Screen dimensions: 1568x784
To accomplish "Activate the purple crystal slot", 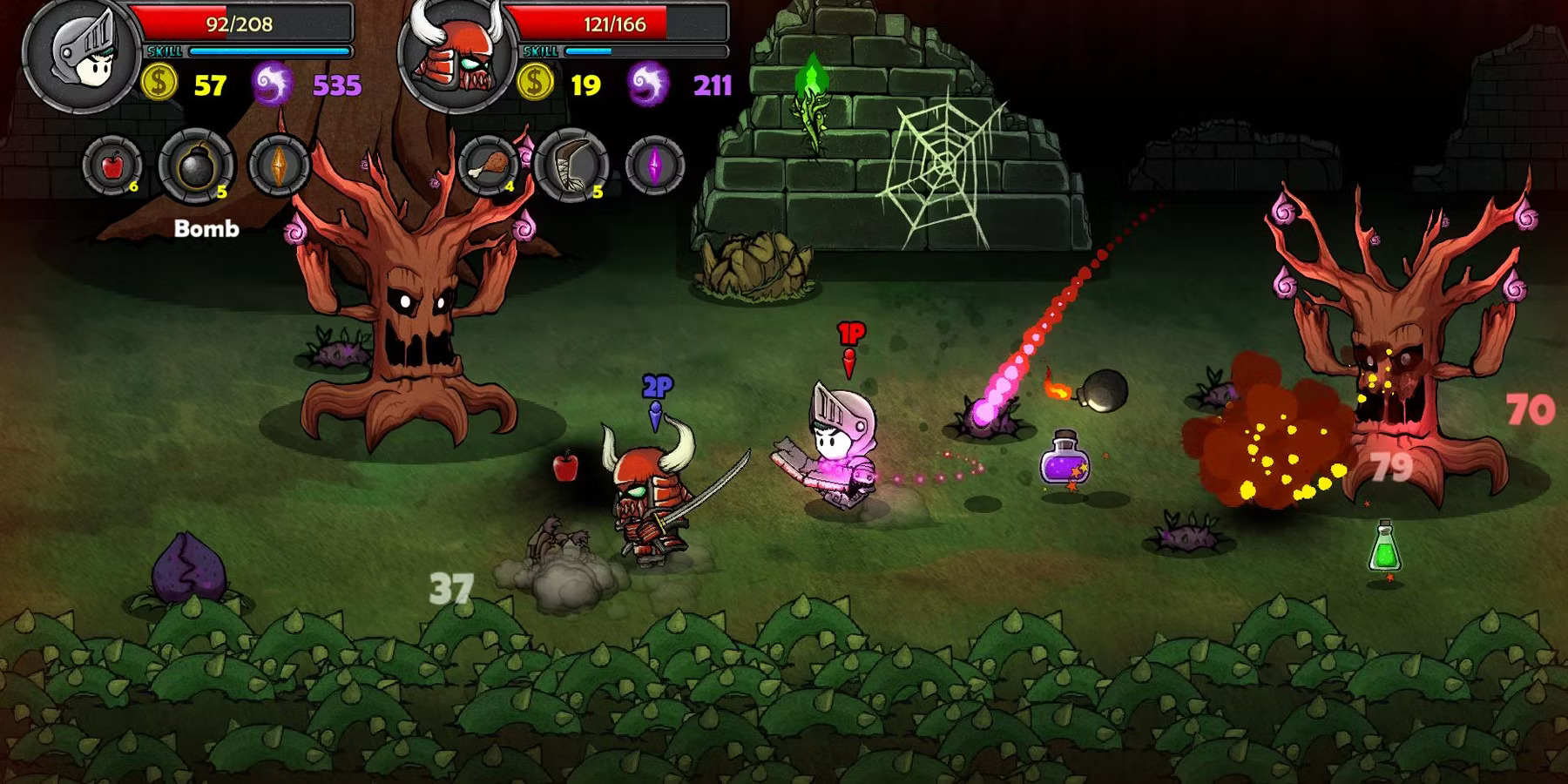I will tap(655, 166).
